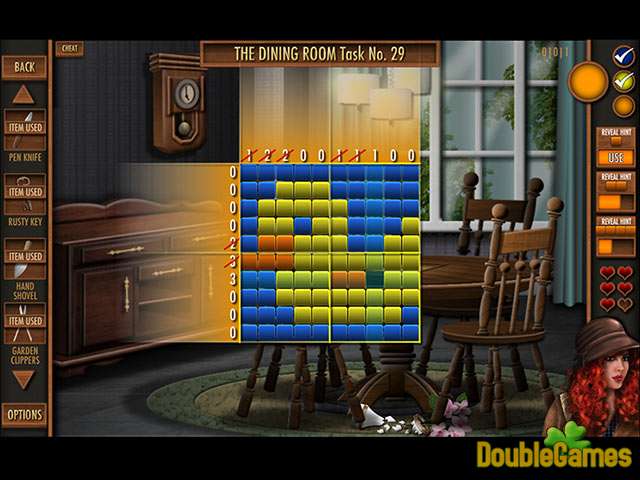Click the CHEAT button
Viewport: 640px width, 480px height.
70,48
